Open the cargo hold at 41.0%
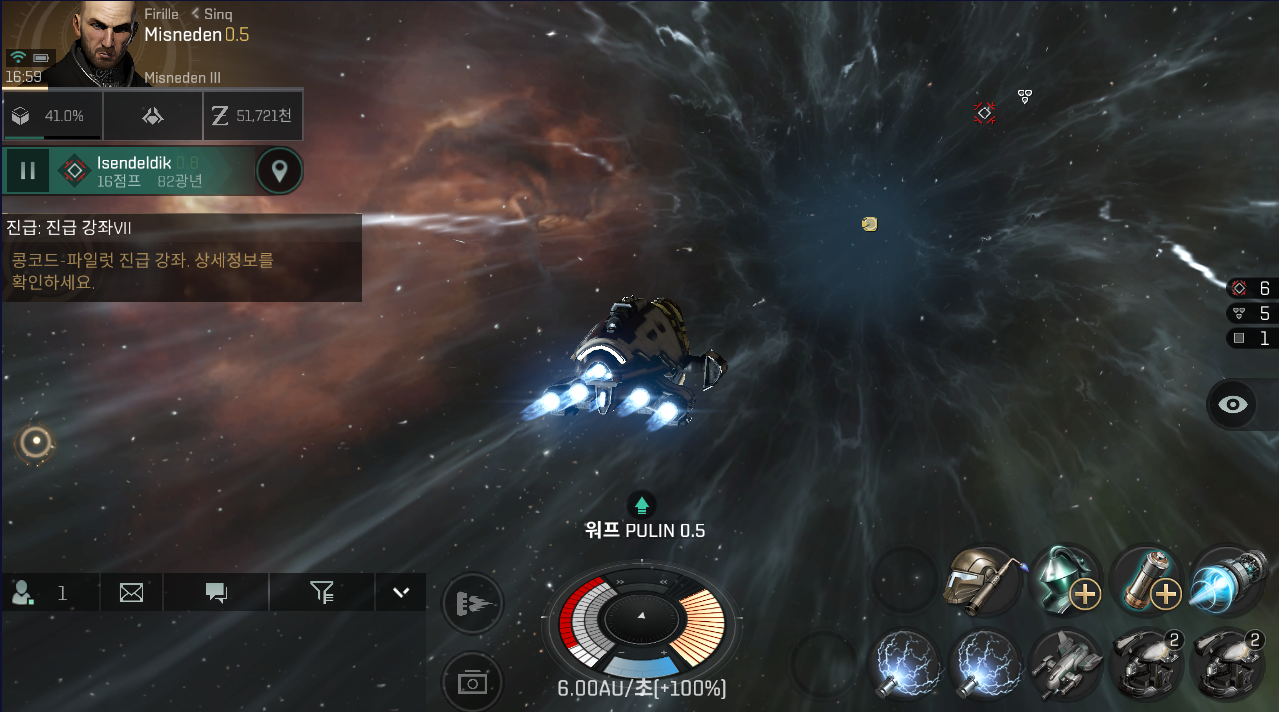The height and width of the screenshot is (712, 1279). pos(52,116)
